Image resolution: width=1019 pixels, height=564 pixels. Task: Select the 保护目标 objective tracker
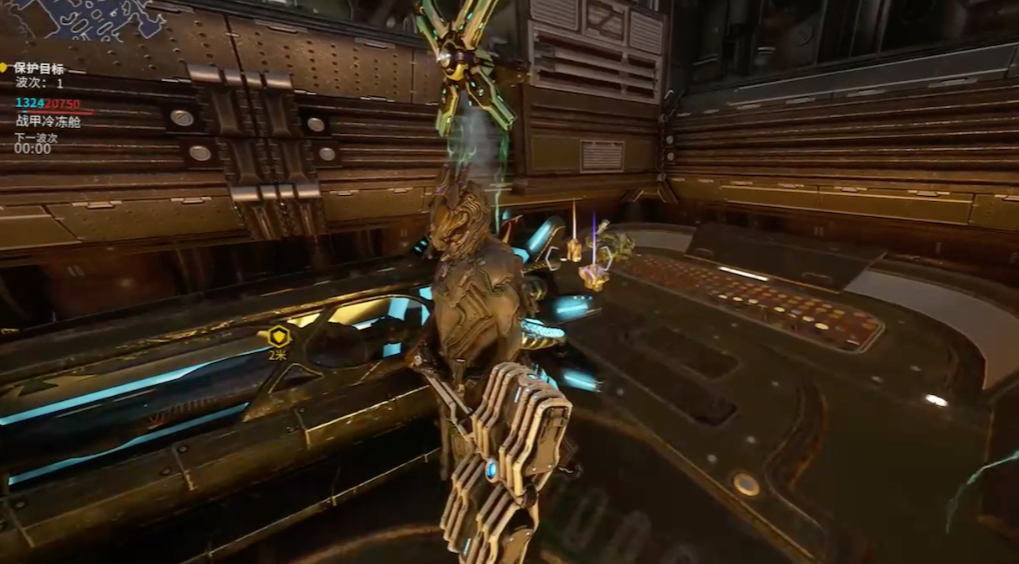point(39,69)
